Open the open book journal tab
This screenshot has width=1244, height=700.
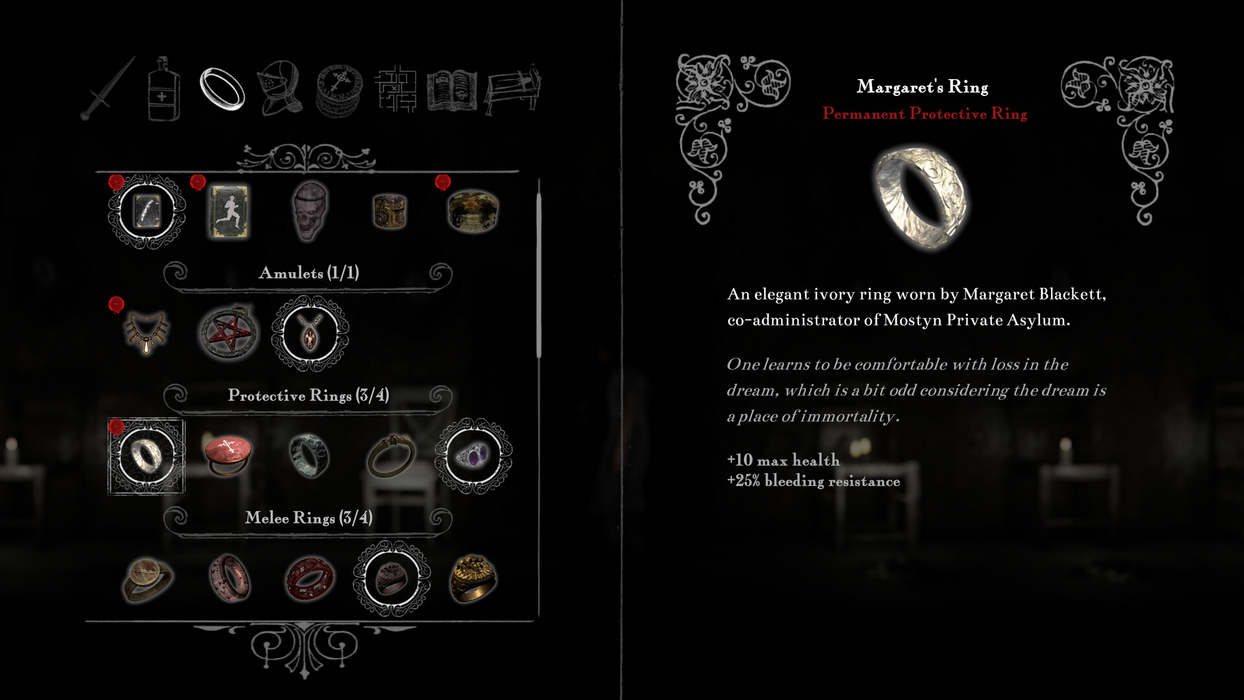point(452,90)
